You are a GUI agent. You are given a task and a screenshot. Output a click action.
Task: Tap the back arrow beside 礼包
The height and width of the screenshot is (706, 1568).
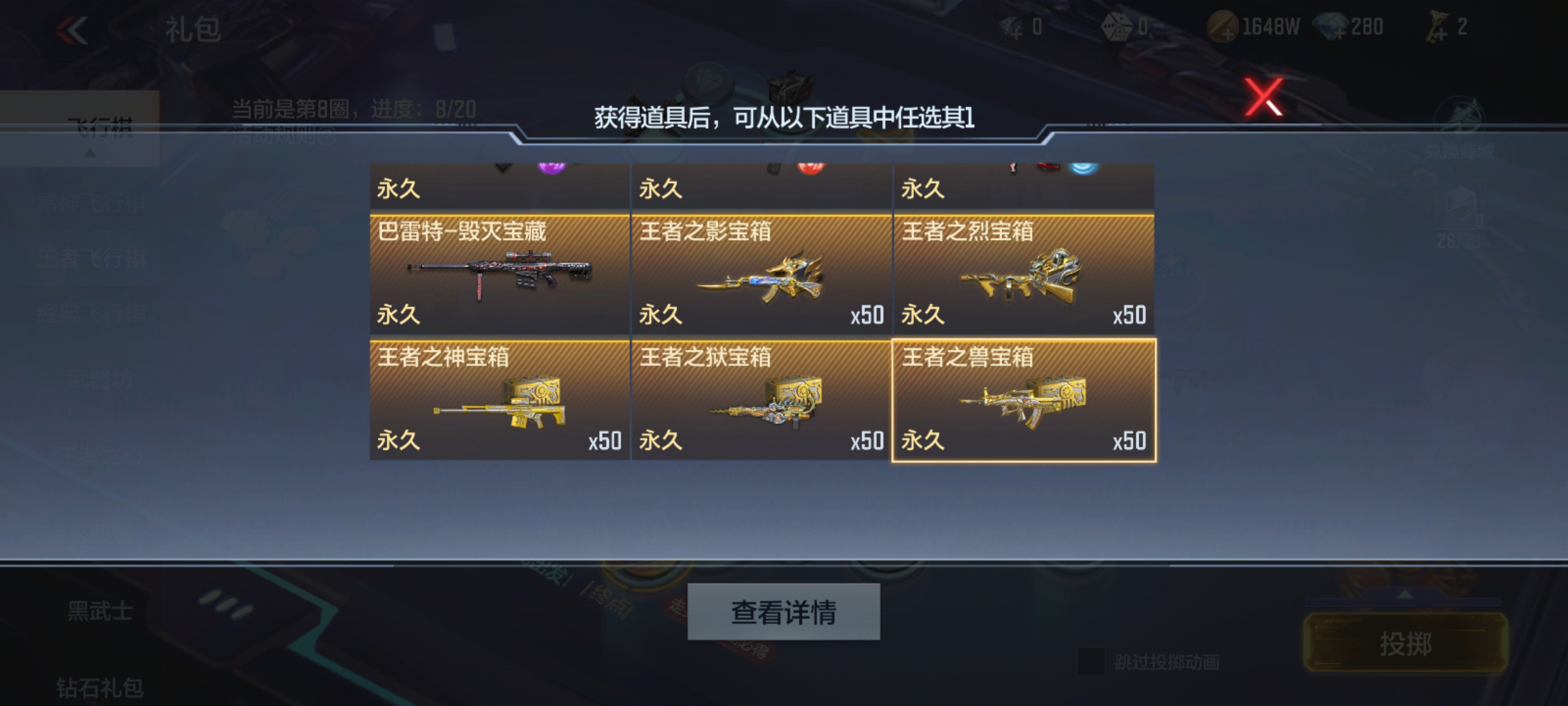pos(73,29)
